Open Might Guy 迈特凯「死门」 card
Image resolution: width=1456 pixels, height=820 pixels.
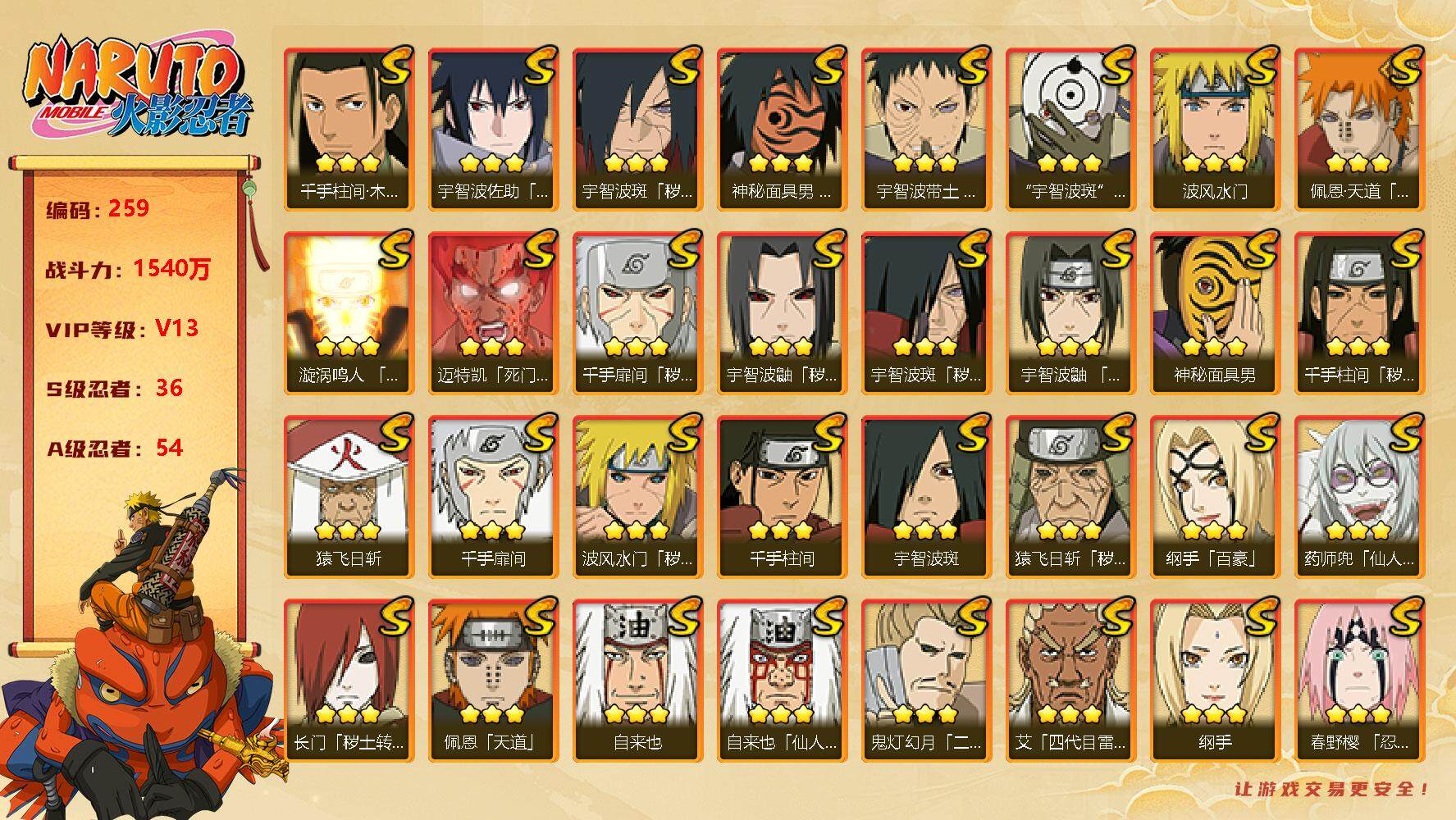click(492, 312)
